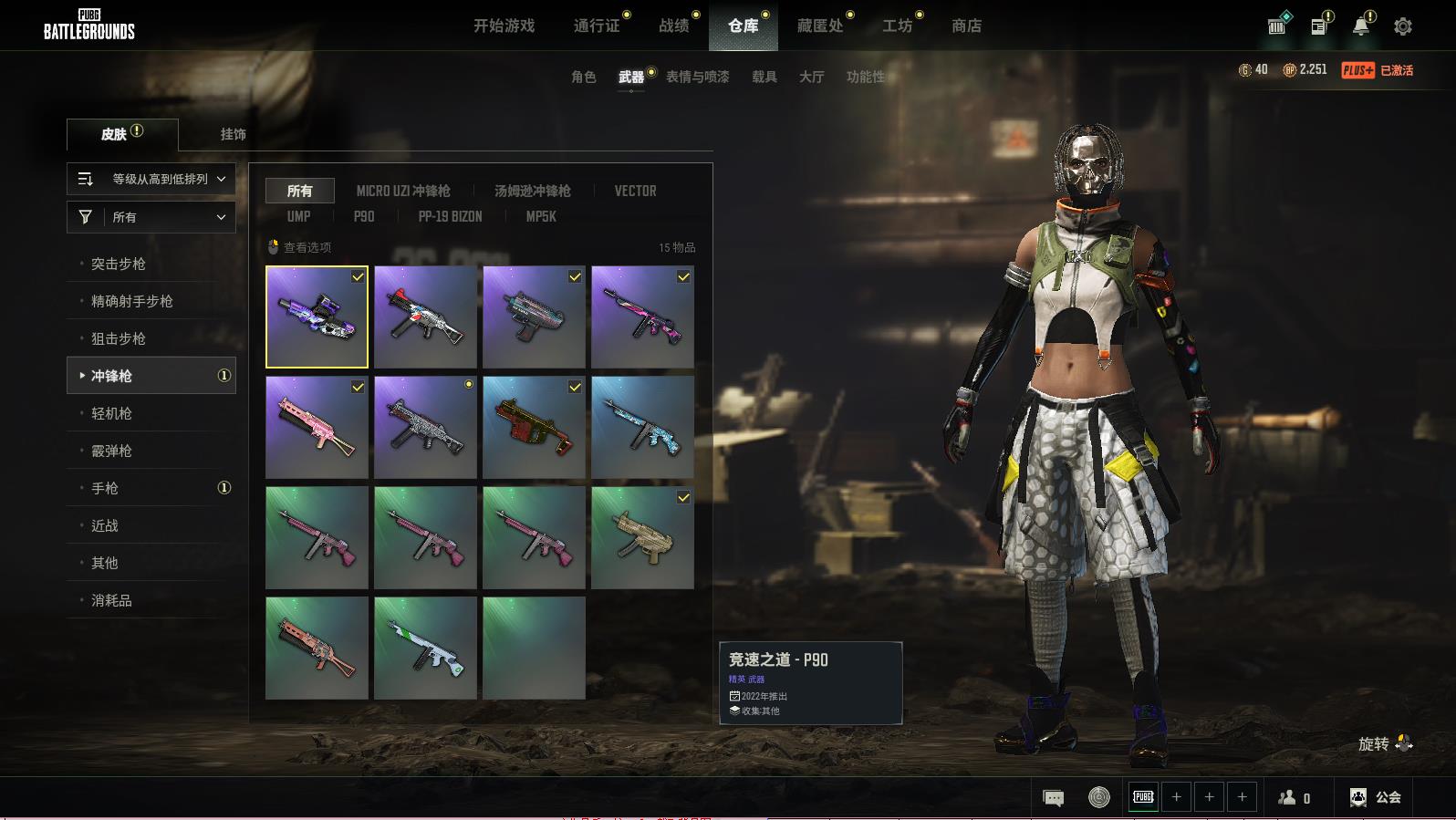Open the 通行证 pass tab

click(597, 26)
